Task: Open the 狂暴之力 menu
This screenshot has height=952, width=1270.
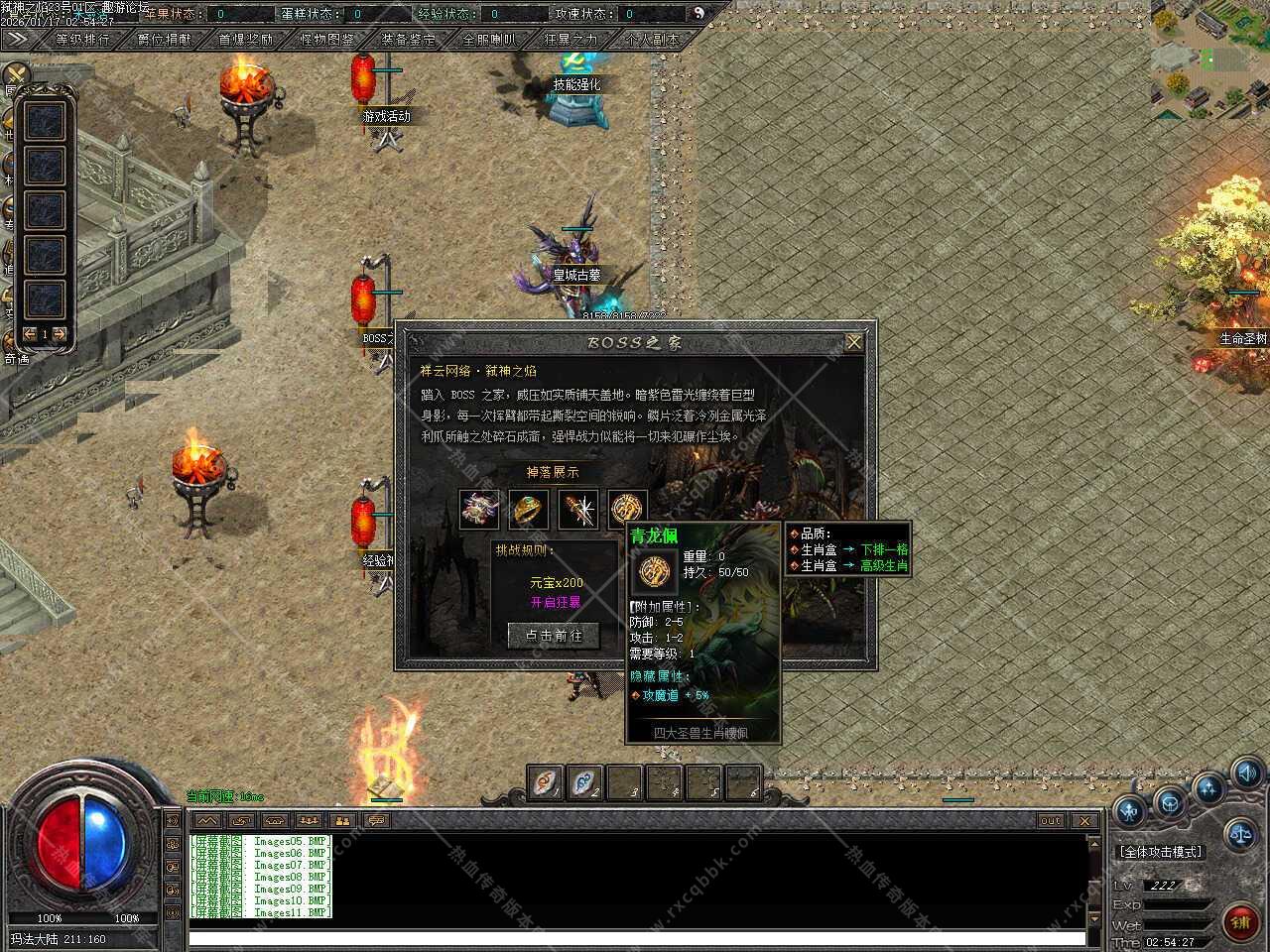Action: tap(571, 40)
